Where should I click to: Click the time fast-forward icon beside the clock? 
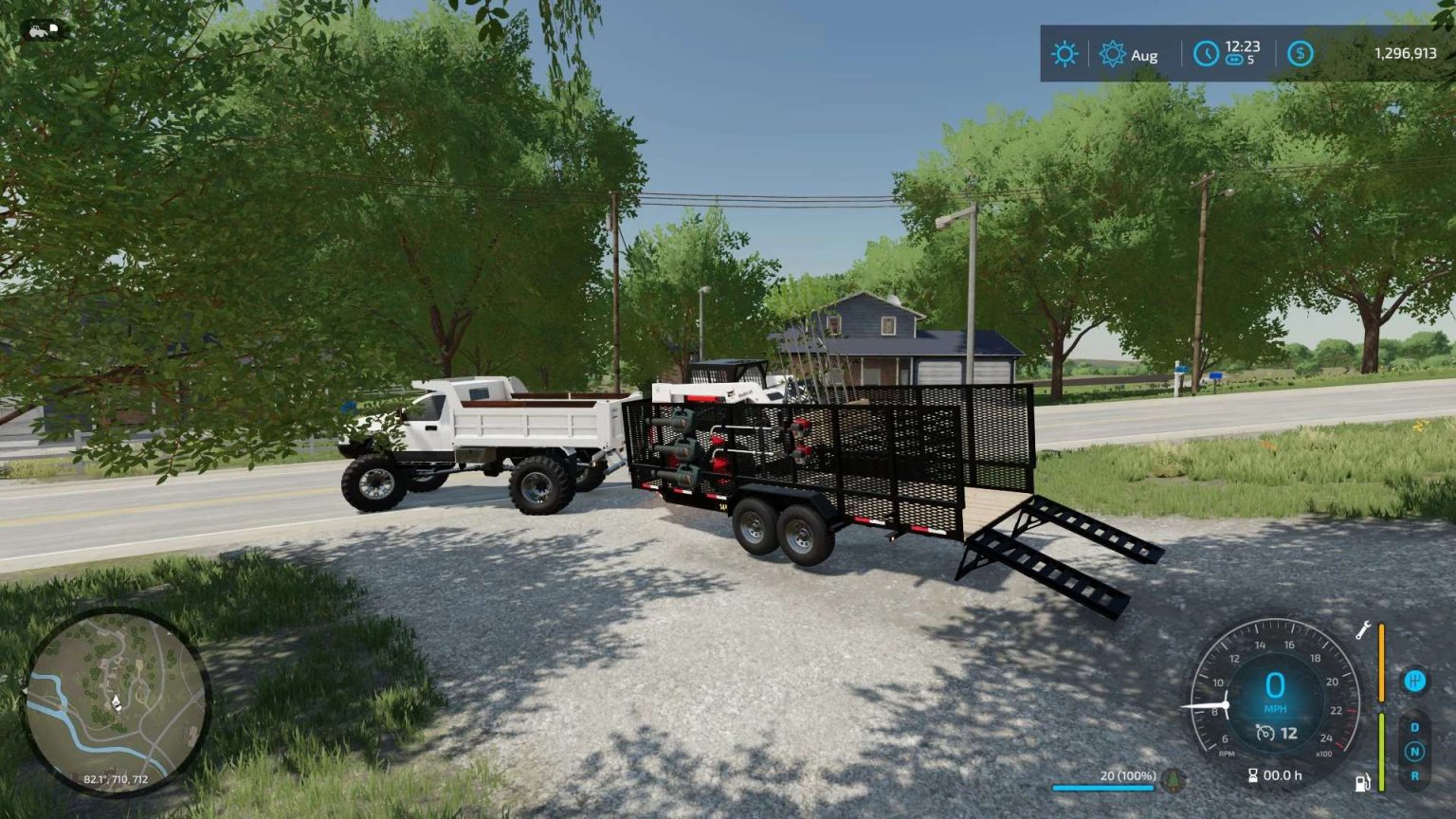click(1234, 60)
